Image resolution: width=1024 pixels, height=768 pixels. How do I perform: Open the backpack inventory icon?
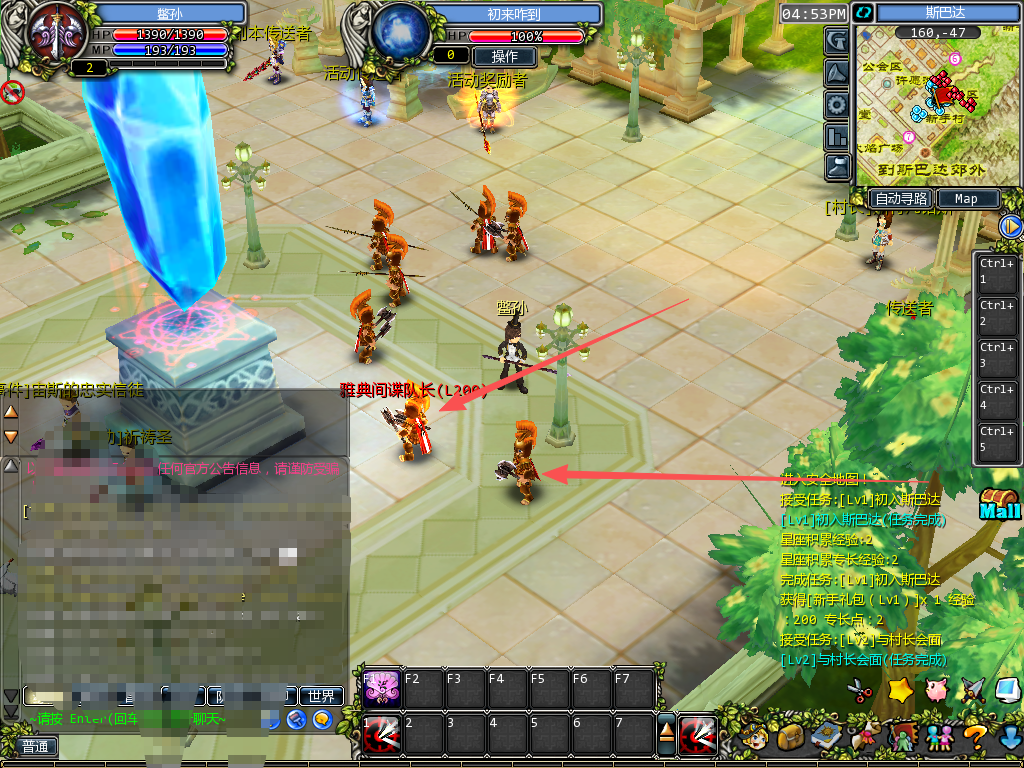pos(792,738)
